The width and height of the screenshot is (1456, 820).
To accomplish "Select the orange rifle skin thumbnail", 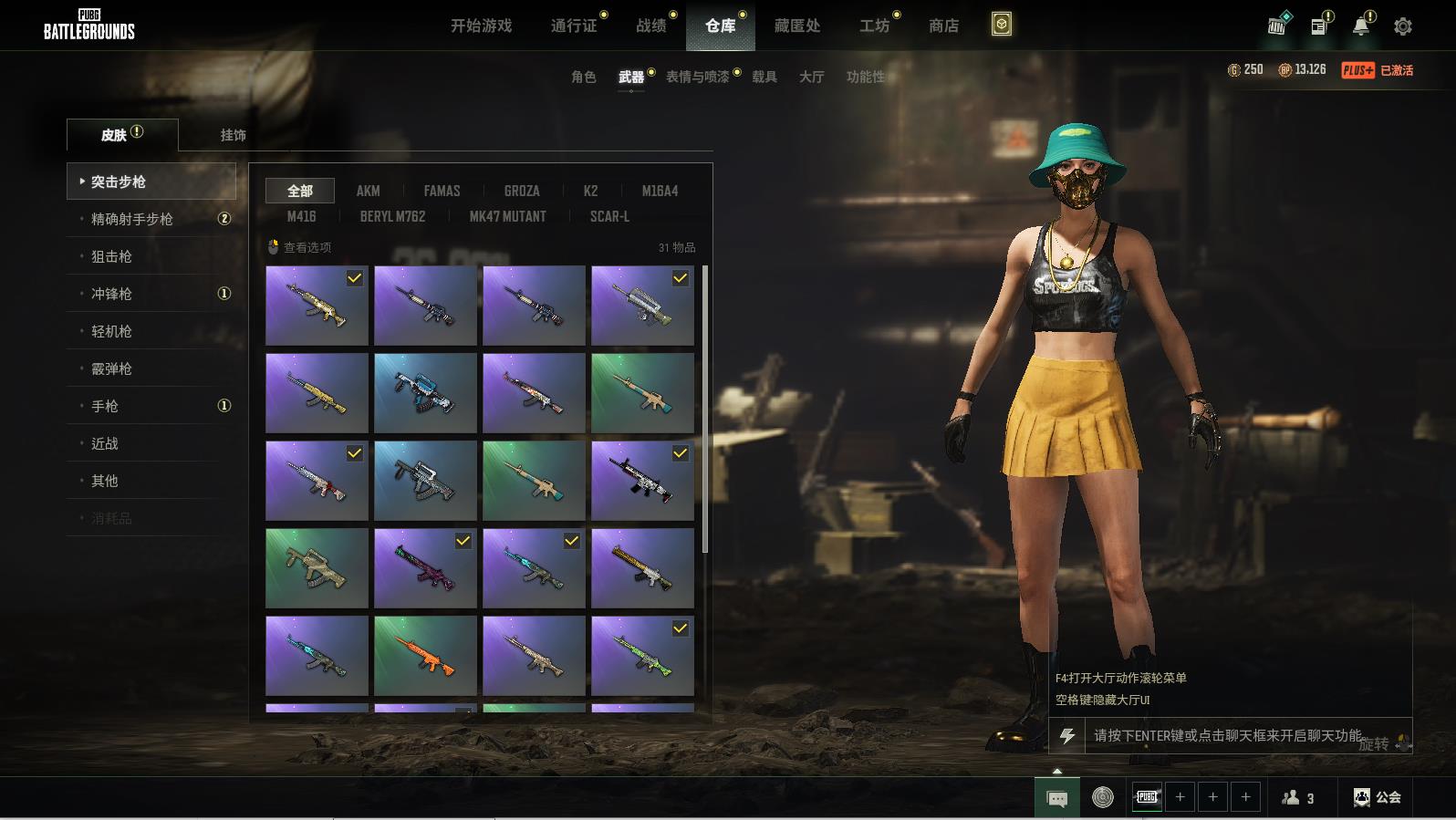I will coord(425,656).
